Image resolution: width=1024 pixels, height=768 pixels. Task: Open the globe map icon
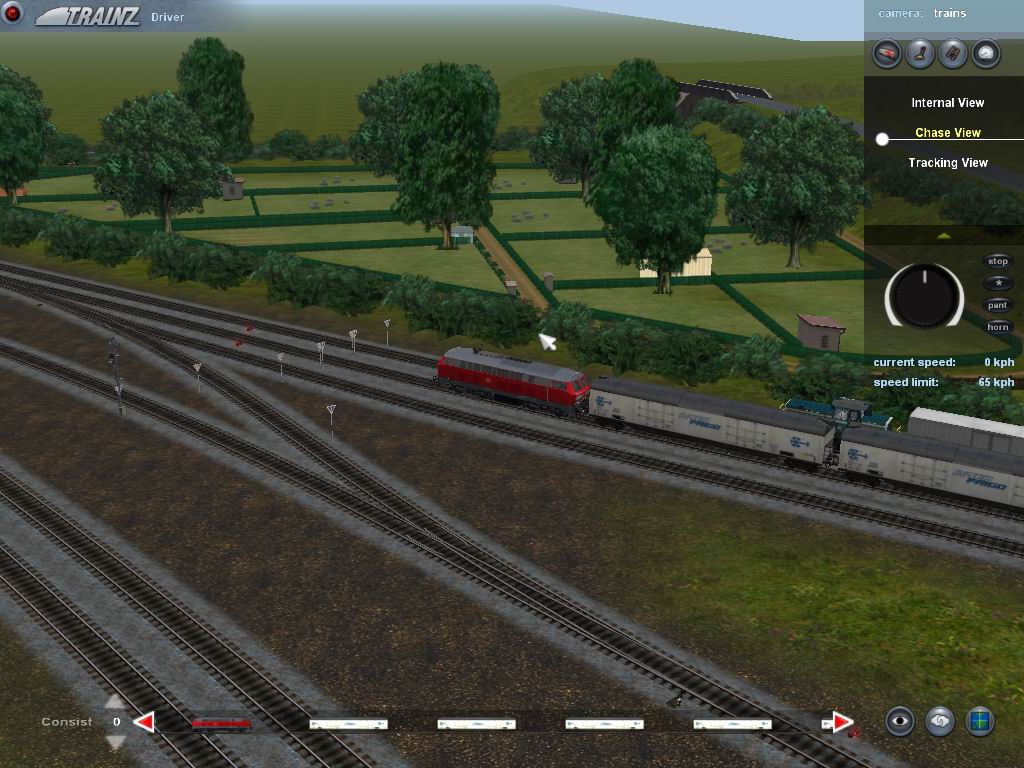click(x=980, y=721)
